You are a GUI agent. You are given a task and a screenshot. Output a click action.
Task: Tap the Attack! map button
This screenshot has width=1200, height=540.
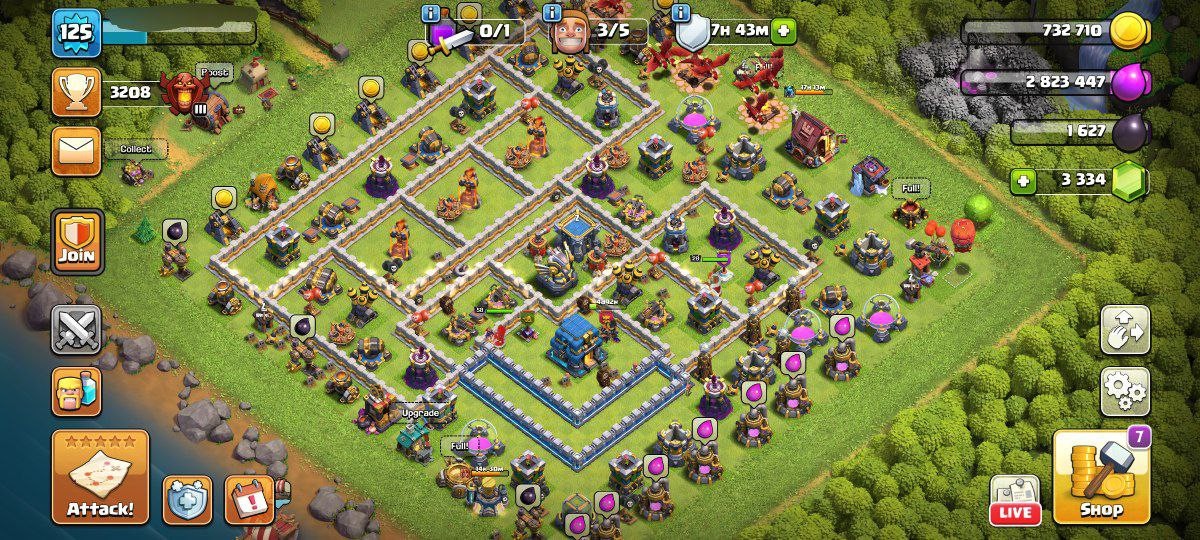click(x=100, y=477)
